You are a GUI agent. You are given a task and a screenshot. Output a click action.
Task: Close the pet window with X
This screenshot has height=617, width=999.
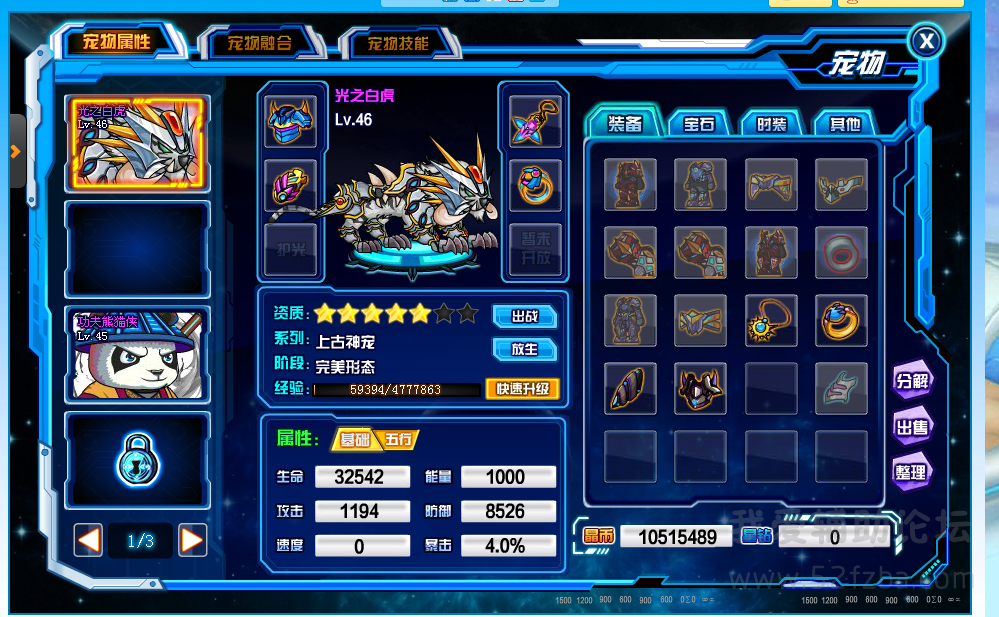click(x=927, y=41)
